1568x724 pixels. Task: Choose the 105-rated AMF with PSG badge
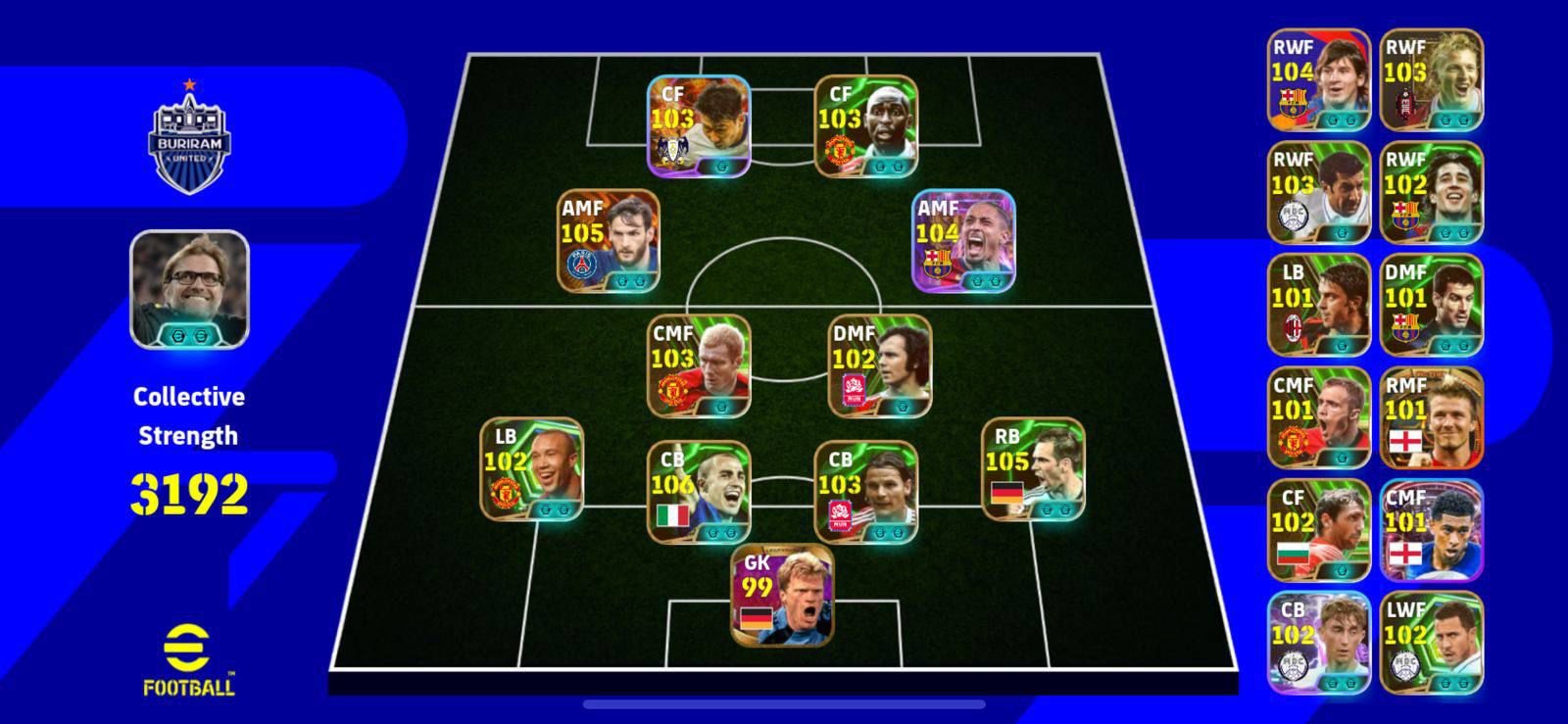pyautogui.click(x=608, y=241)
